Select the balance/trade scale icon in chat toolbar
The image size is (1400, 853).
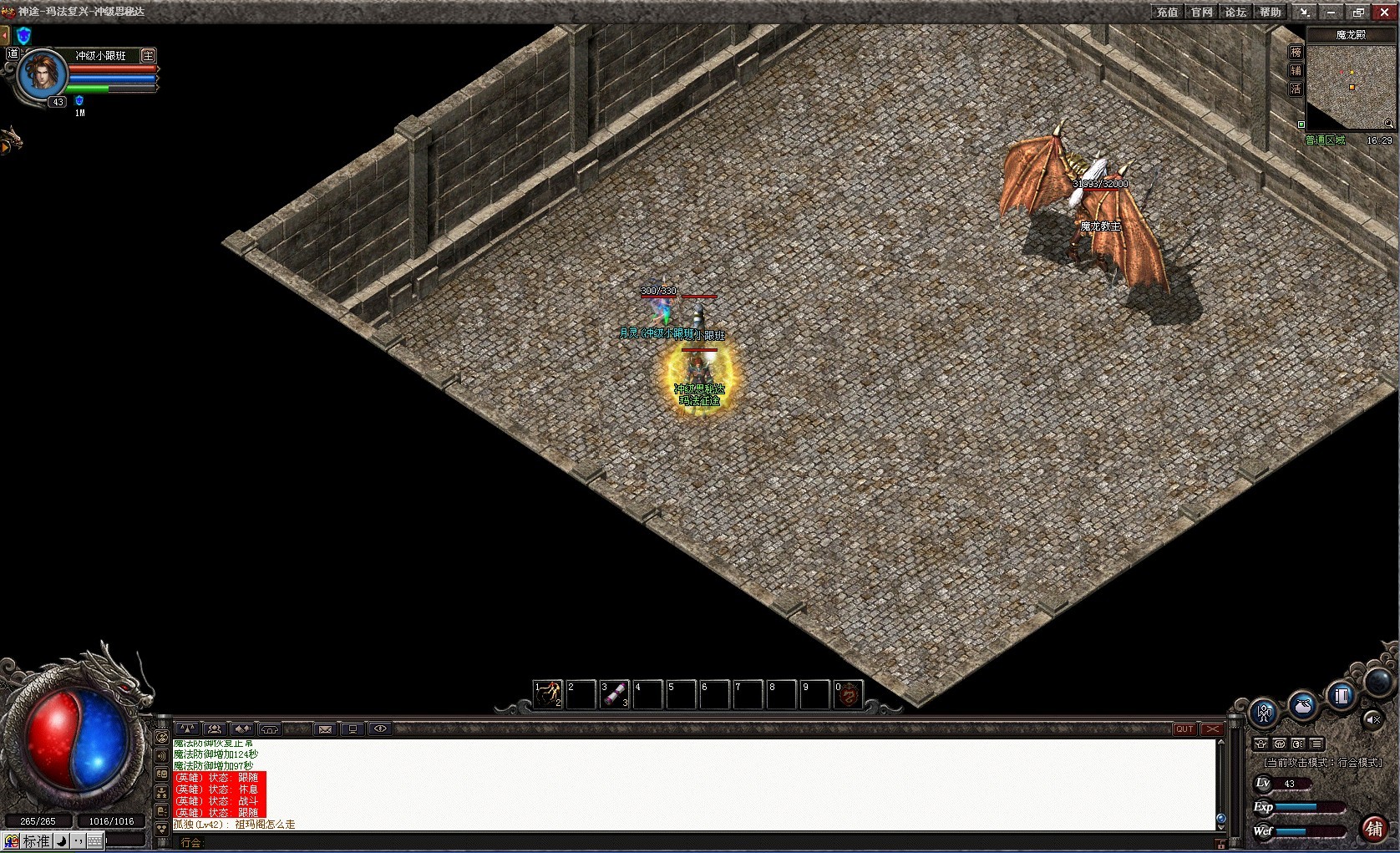(187, 729)
